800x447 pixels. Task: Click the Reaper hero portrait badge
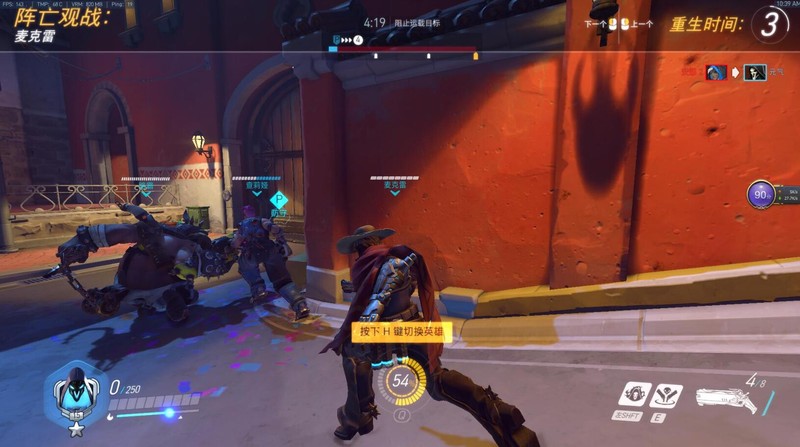[72, 393]
